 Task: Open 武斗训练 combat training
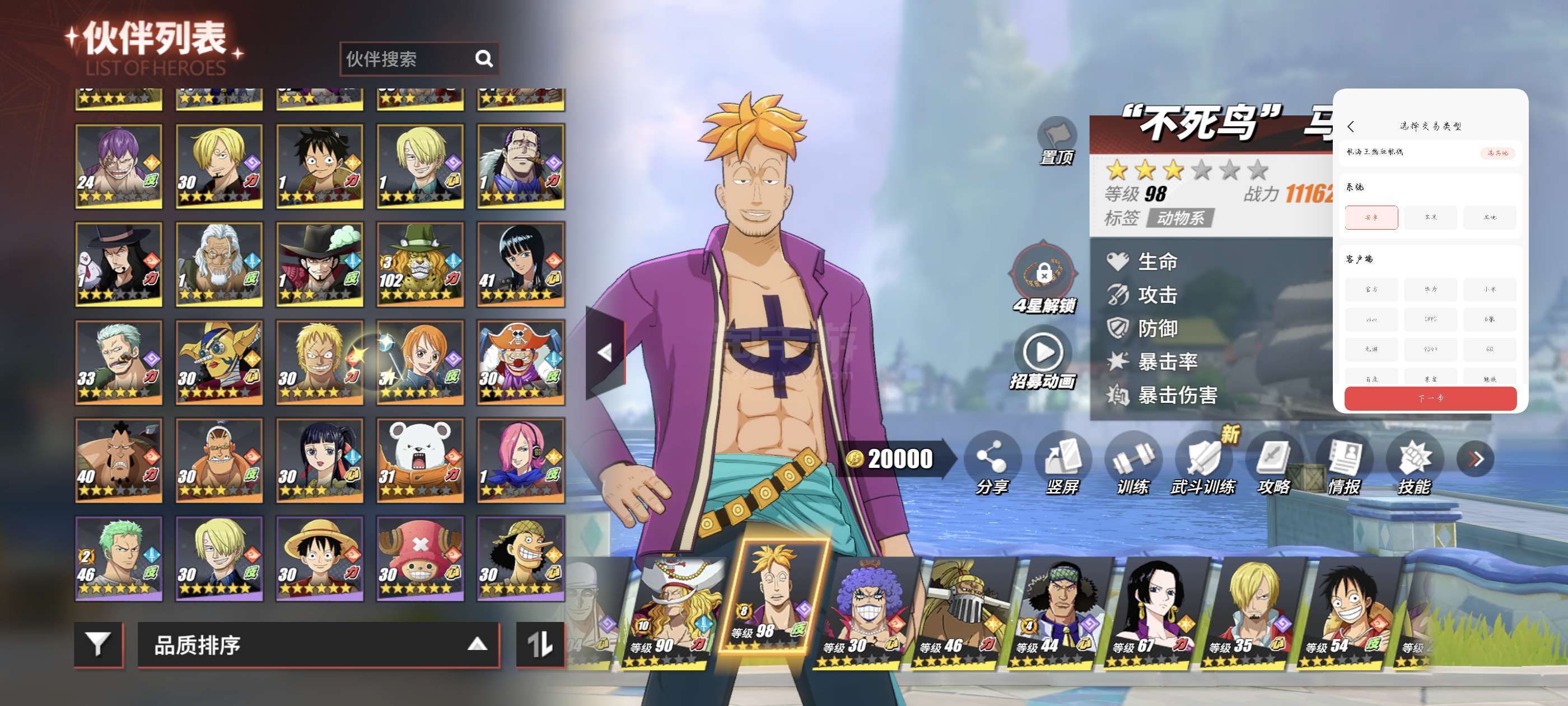pos(1203,463)
